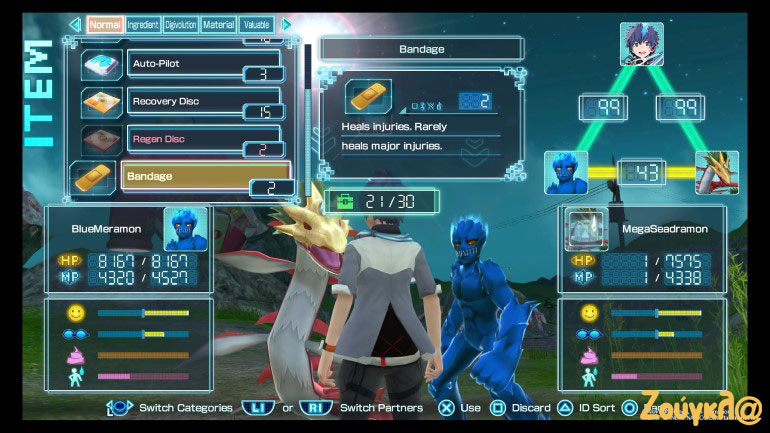
Task: Select the Normal item category tab
Action: [x=105, y=24]
